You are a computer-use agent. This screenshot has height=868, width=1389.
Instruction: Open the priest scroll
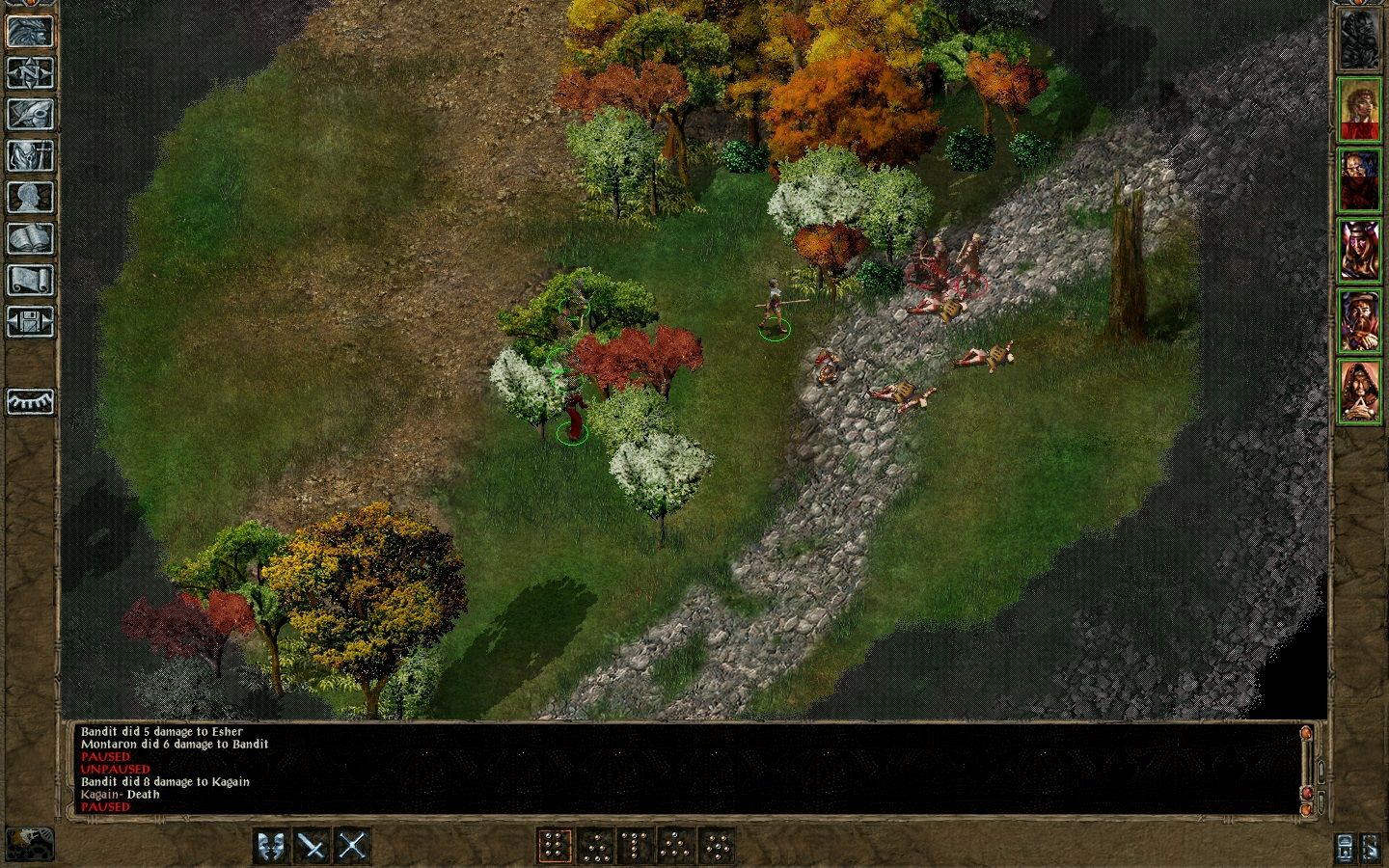(x=30, y=280)
